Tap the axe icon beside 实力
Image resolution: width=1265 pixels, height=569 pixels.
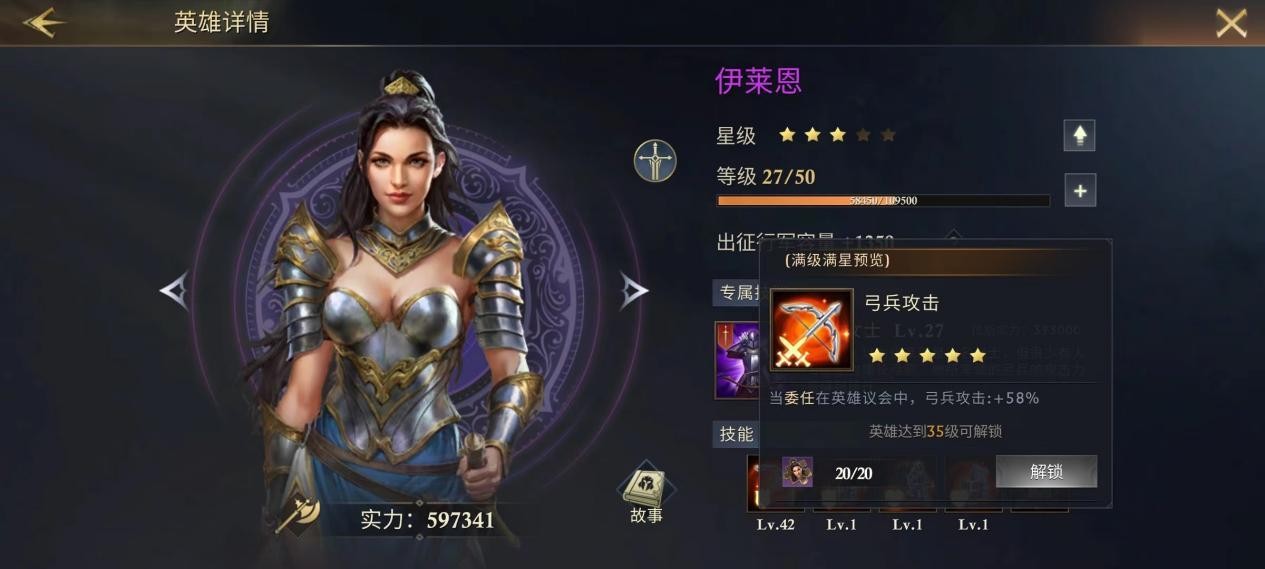(297, 514)
